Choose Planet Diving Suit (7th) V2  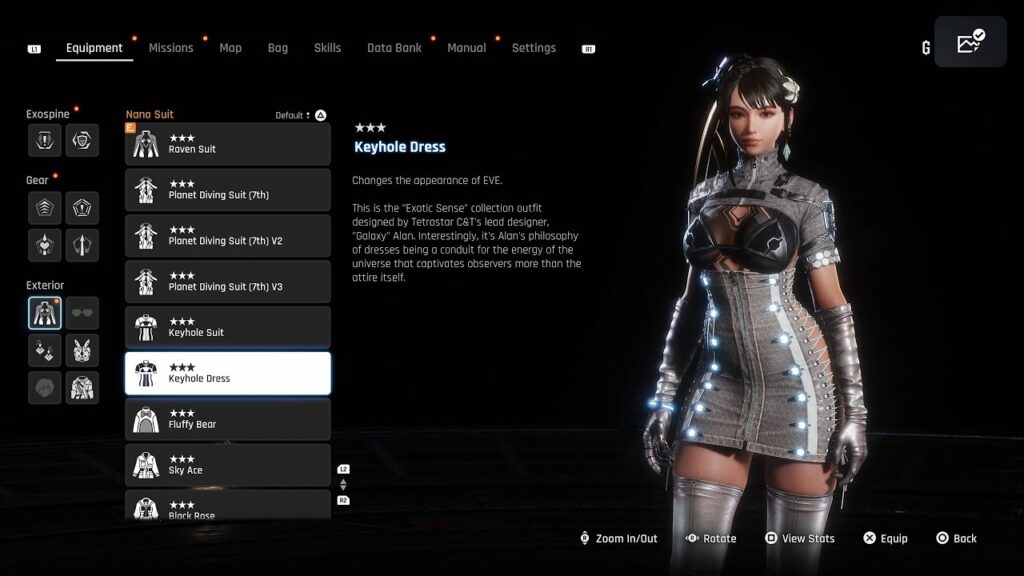[x=228, y=236]
